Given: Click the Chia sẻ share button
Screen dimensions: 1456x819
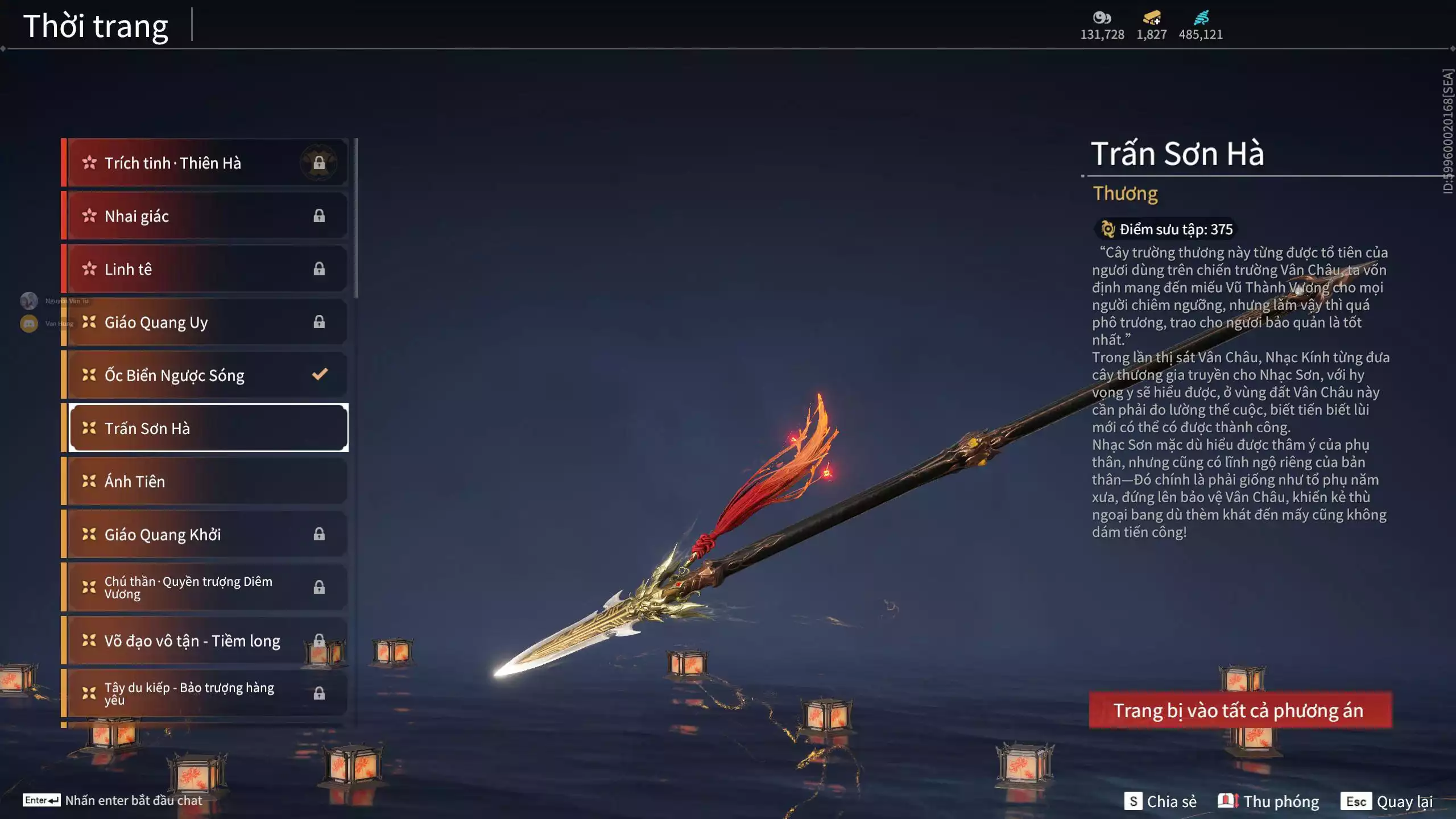Looking at the screenshot, I should (x=1160, y=801).
